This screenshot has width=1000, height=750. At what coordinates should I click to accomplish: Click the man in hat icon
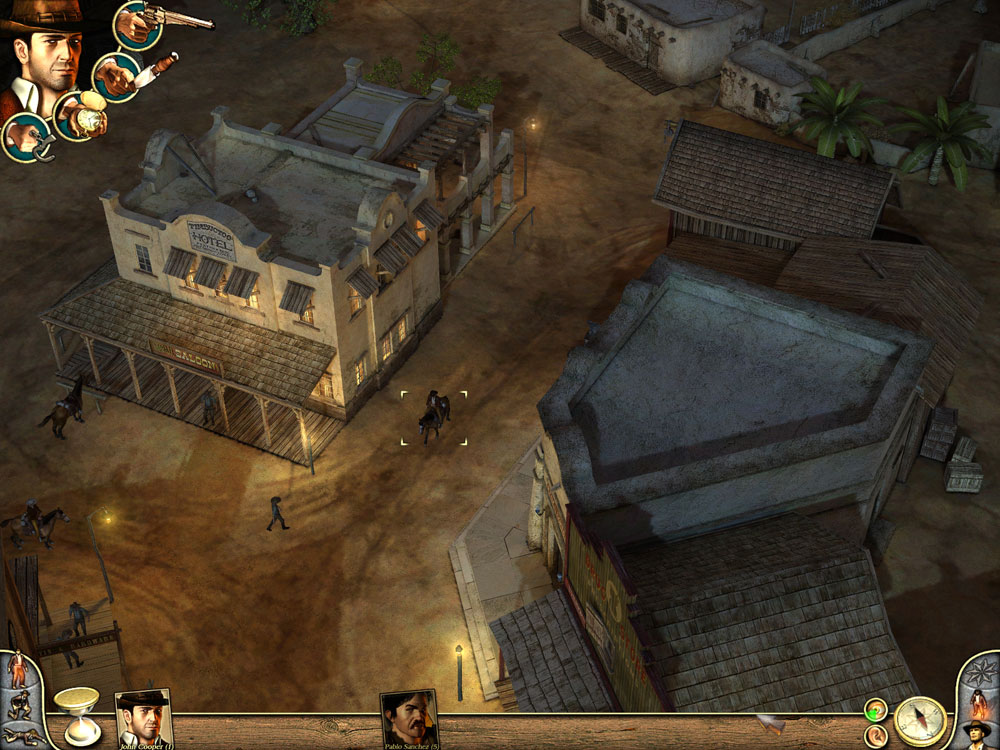pos(977,735)
